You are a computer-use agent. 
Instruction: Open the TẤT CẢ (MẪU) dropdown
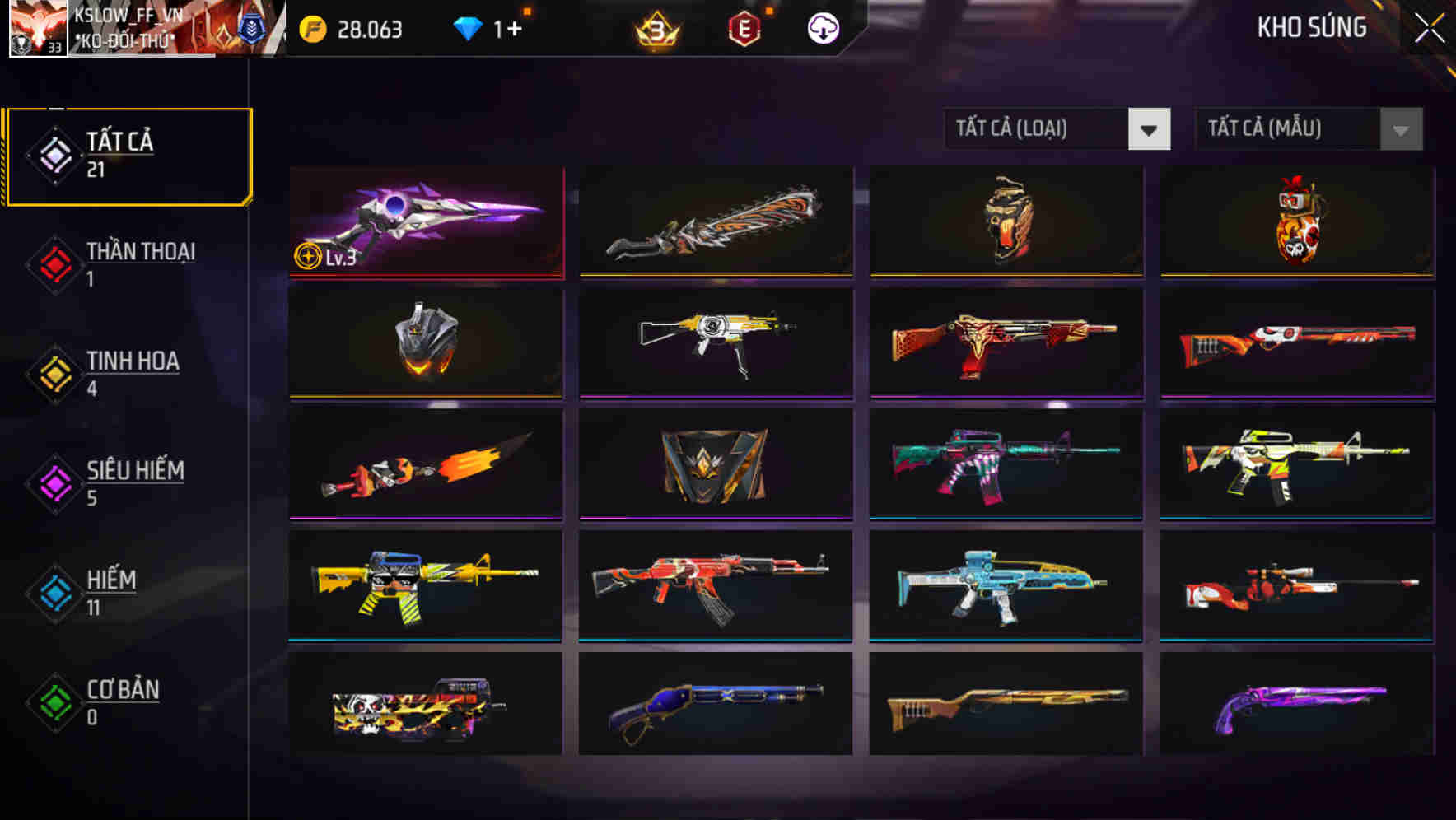click(x=1308, y=129)
